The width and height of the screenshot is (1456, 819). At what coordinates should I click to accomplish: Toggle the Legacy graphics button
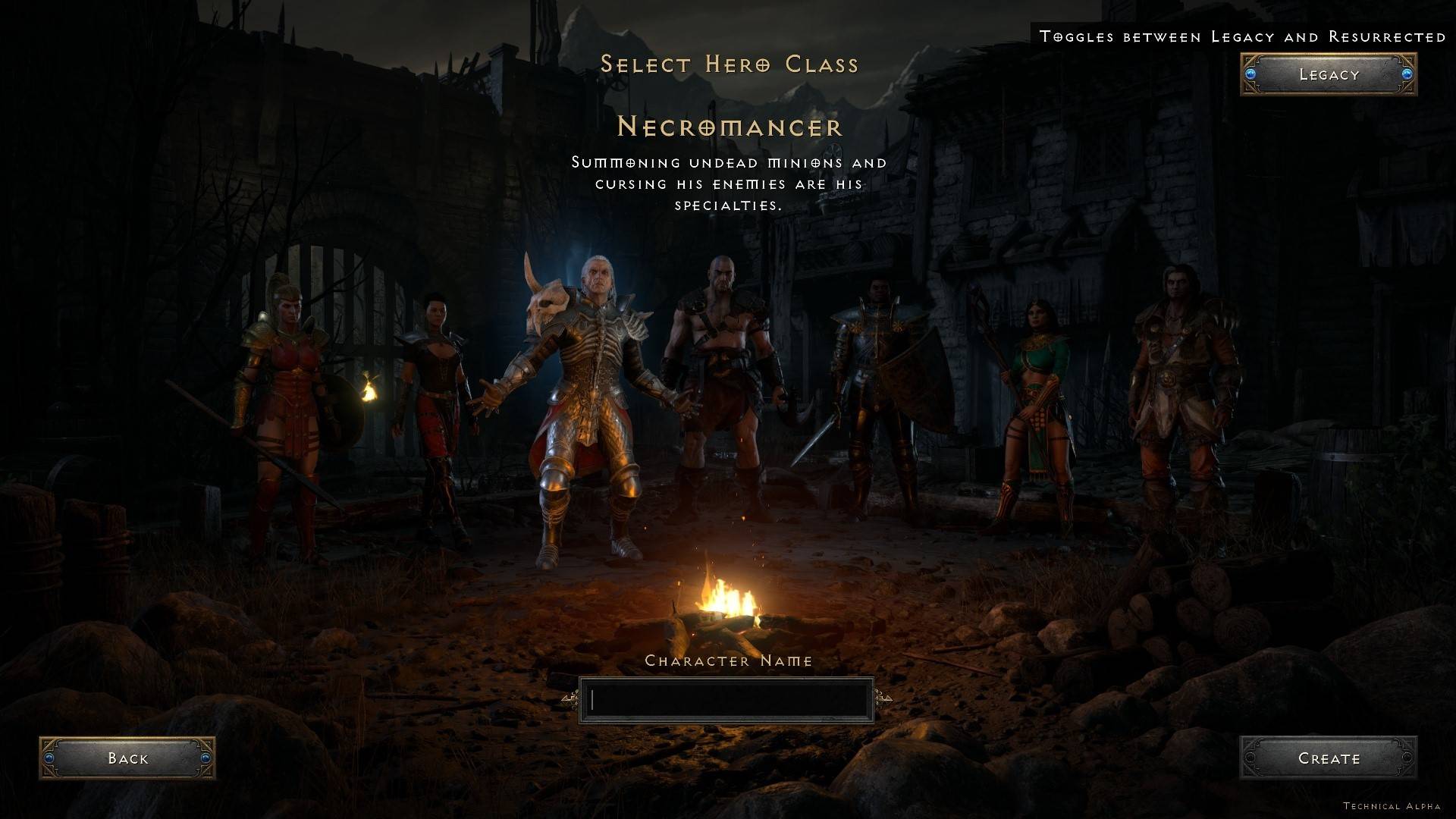pos(1328,74)
